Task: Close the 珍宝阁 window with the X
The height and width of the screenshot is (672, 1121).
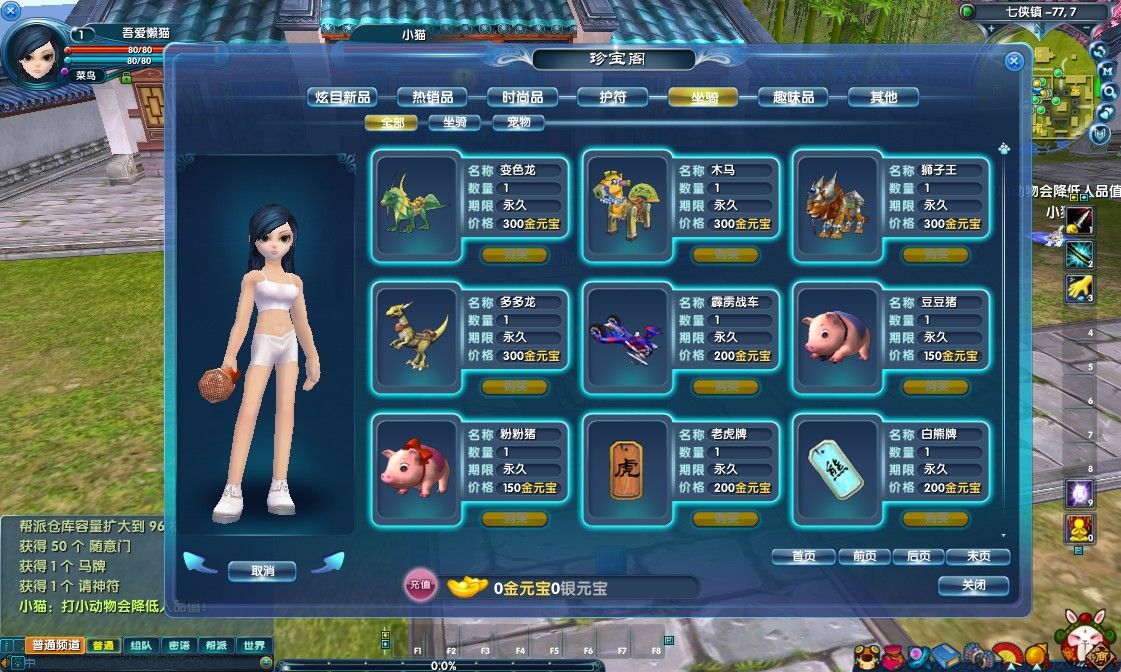Action: click(1014, 61)
